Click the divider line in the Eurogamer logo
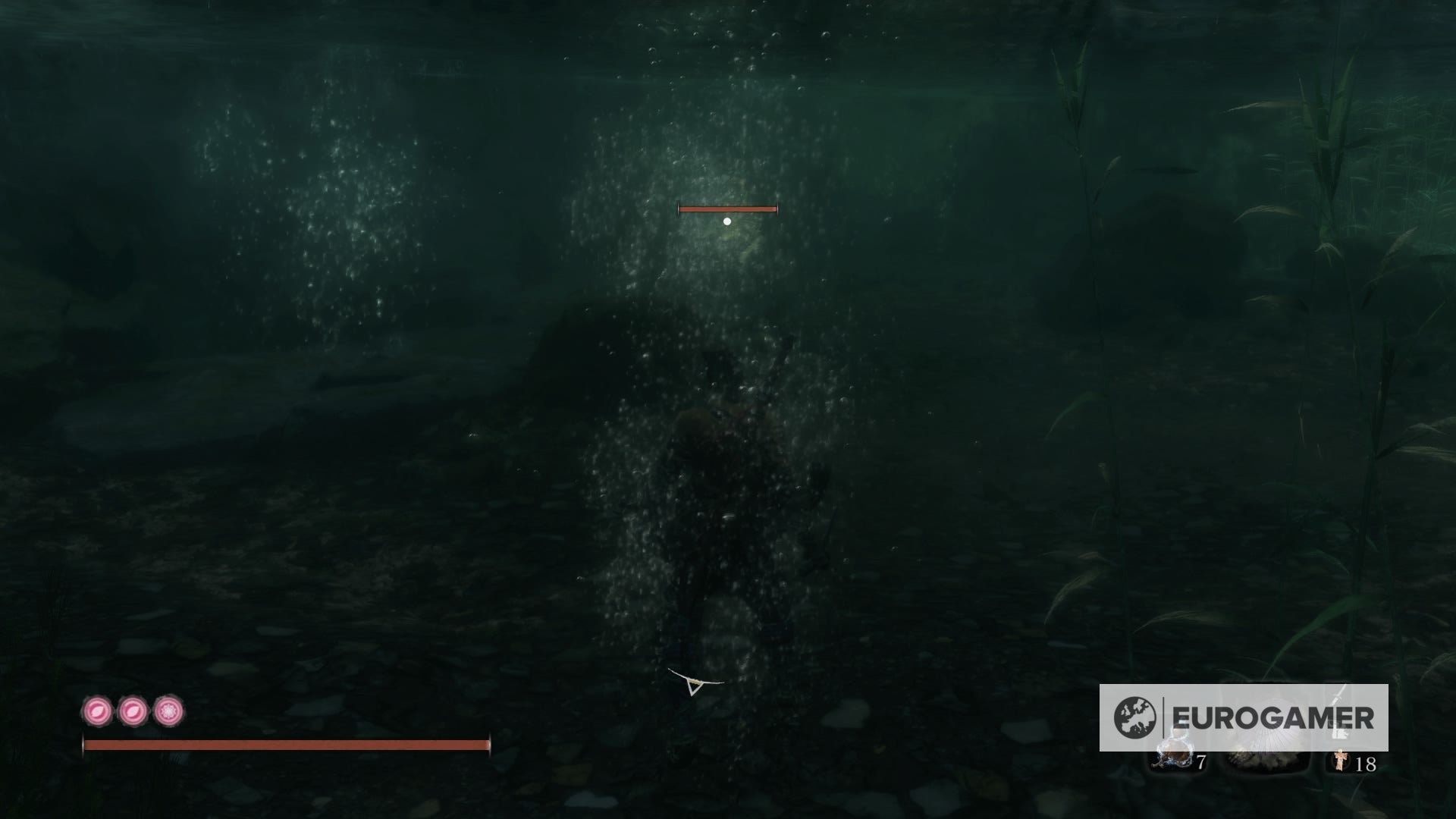This screenshot has width=1456, height=819. pos(1163,716)
